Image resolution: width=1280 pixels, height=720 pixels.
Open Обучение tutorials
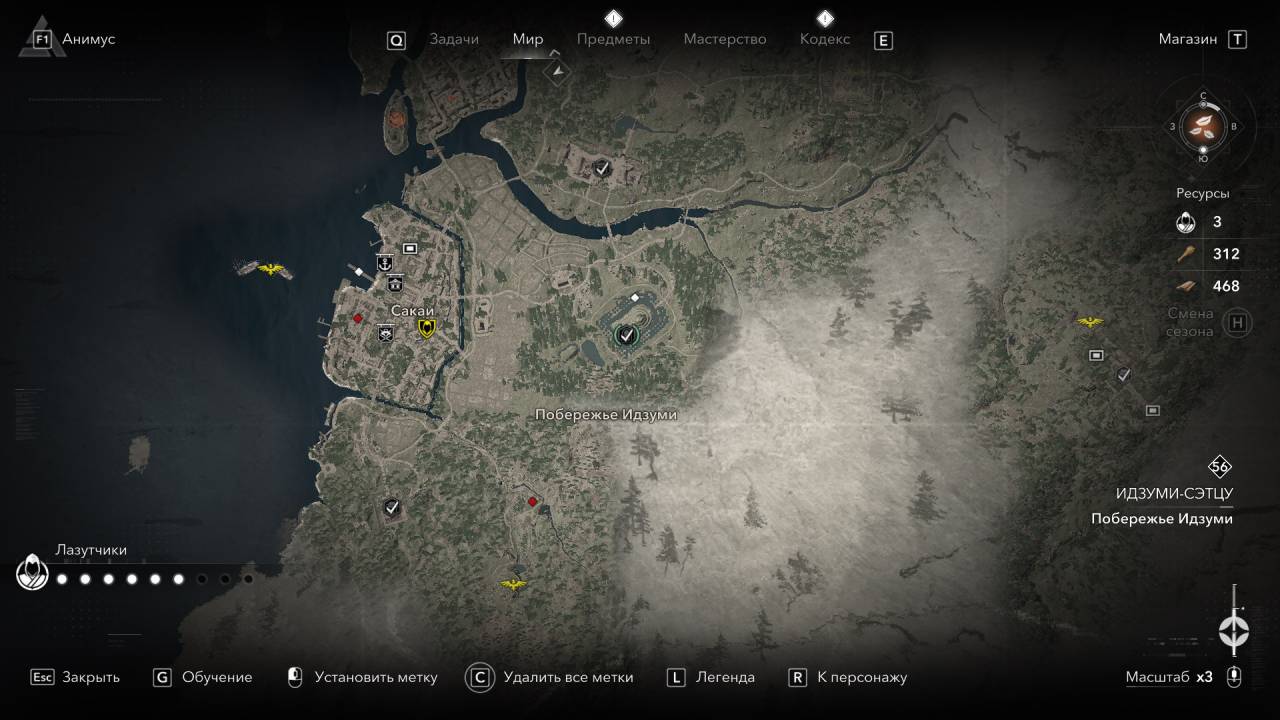pos(217,677)
